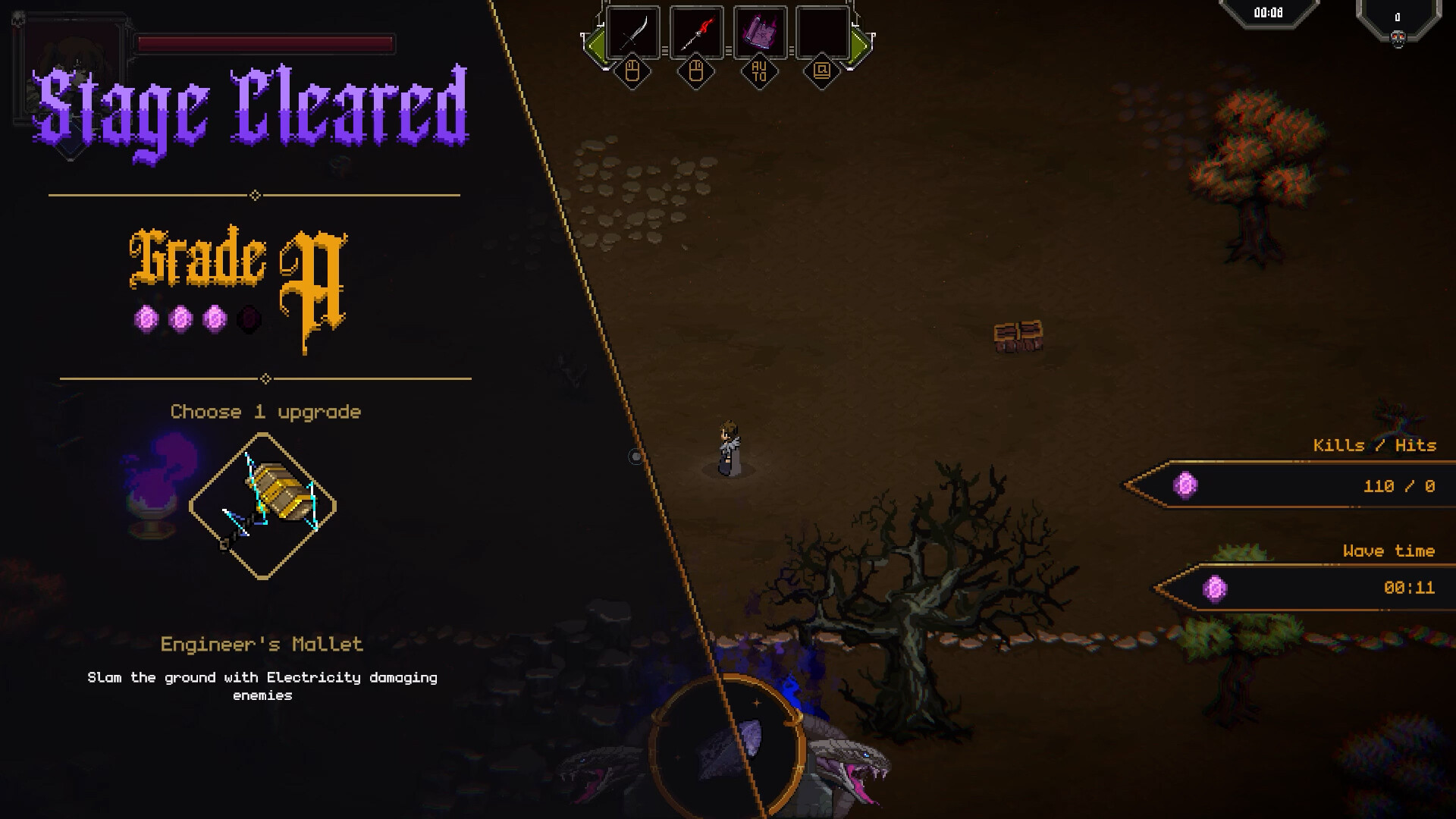Click the filled first grade orb under Grade A
This screenshot has height=819, width=1456.
146,318
